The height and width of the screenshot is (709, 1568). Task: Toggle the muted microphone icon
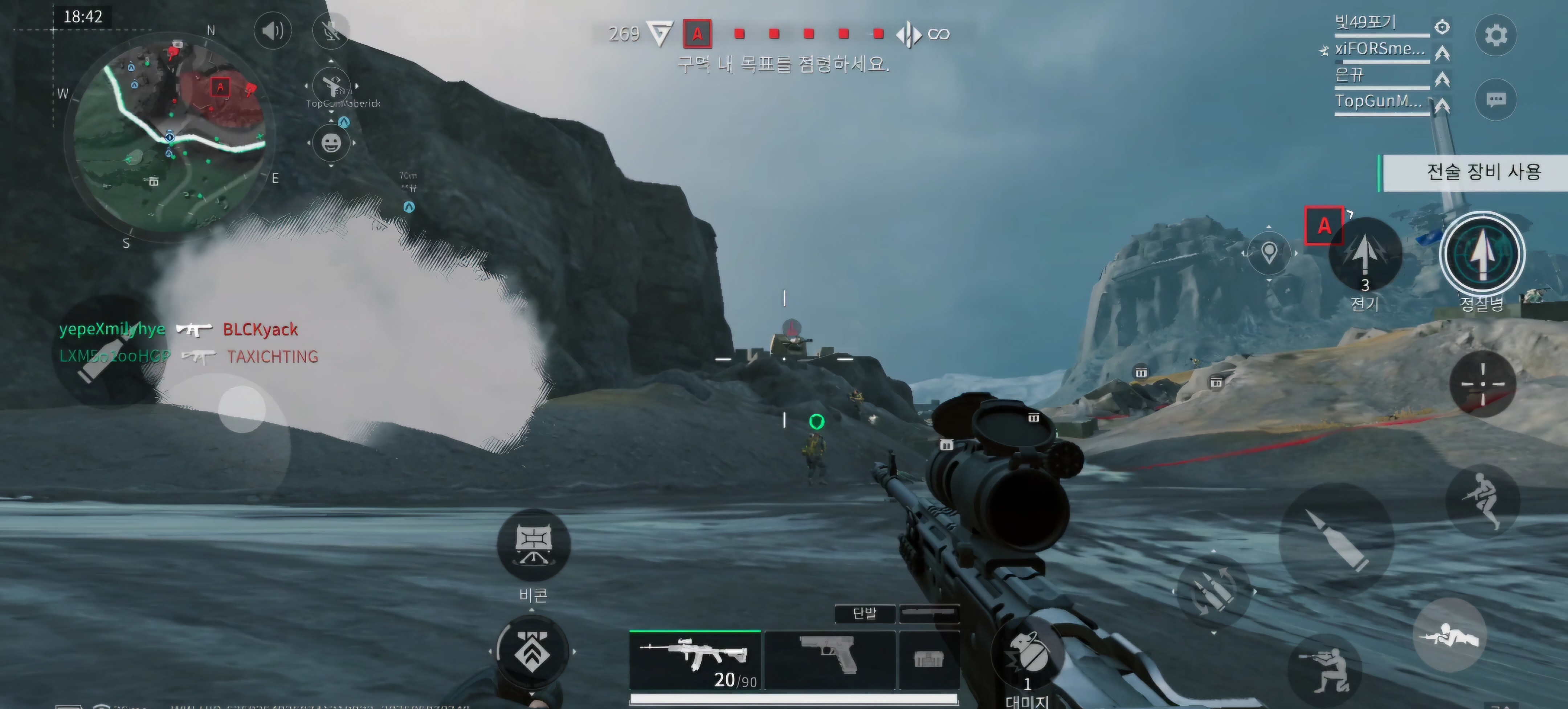(331, 31)
